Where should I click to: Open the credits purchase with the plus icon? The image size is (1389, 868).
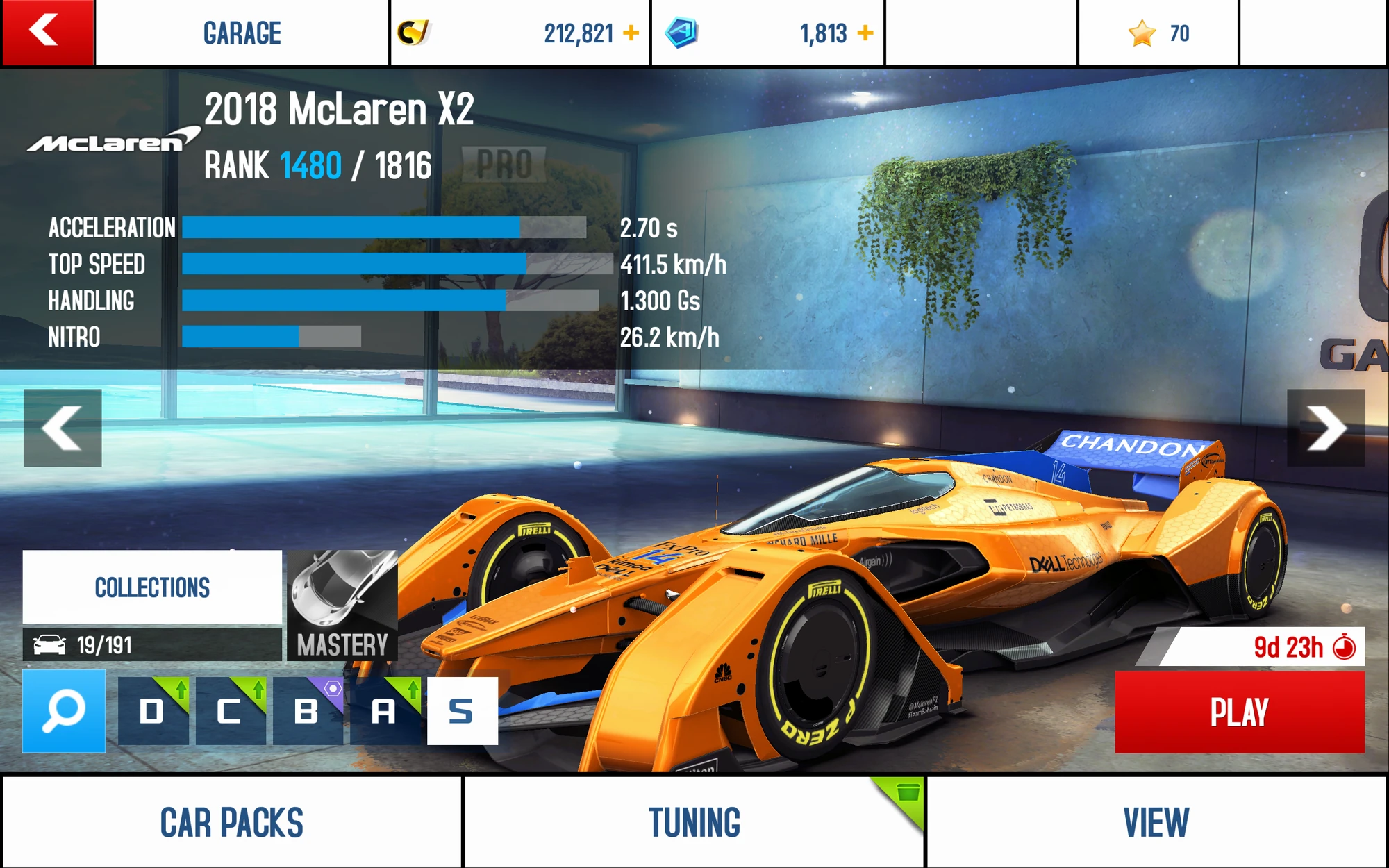coord(630,31)
